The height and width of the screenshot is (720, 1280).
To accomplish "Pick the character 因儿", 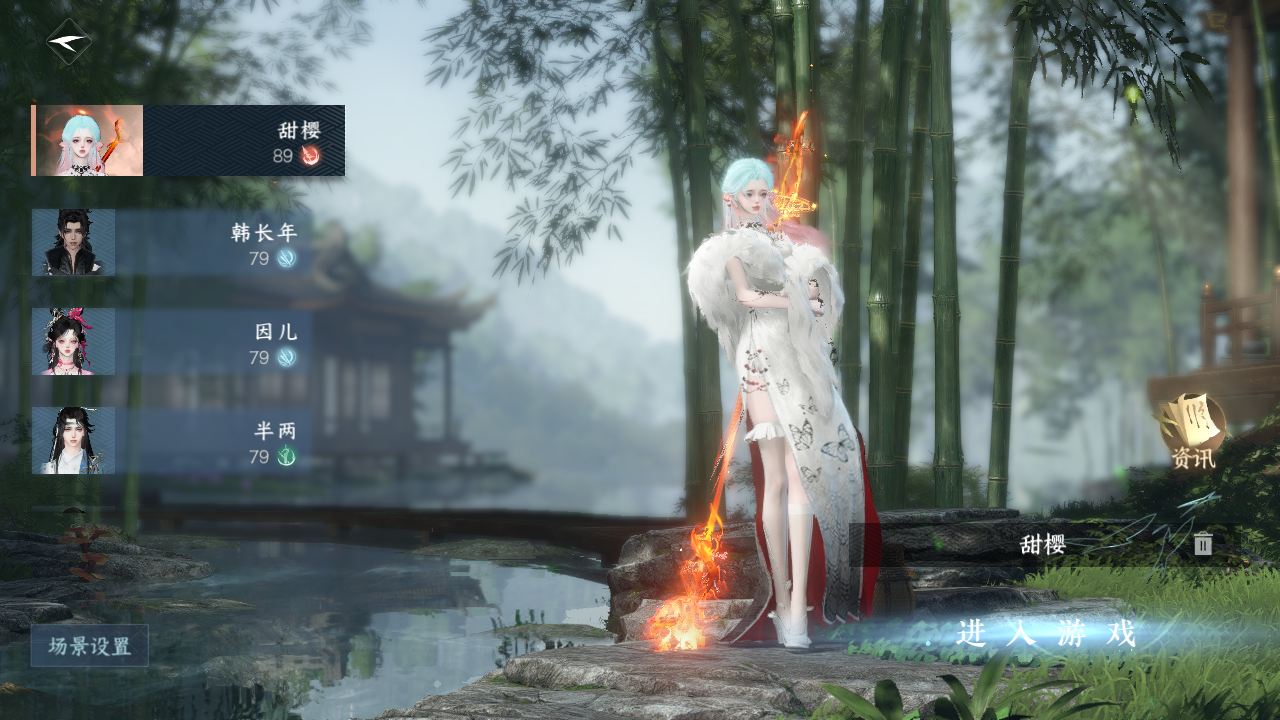I will (172, 342).
